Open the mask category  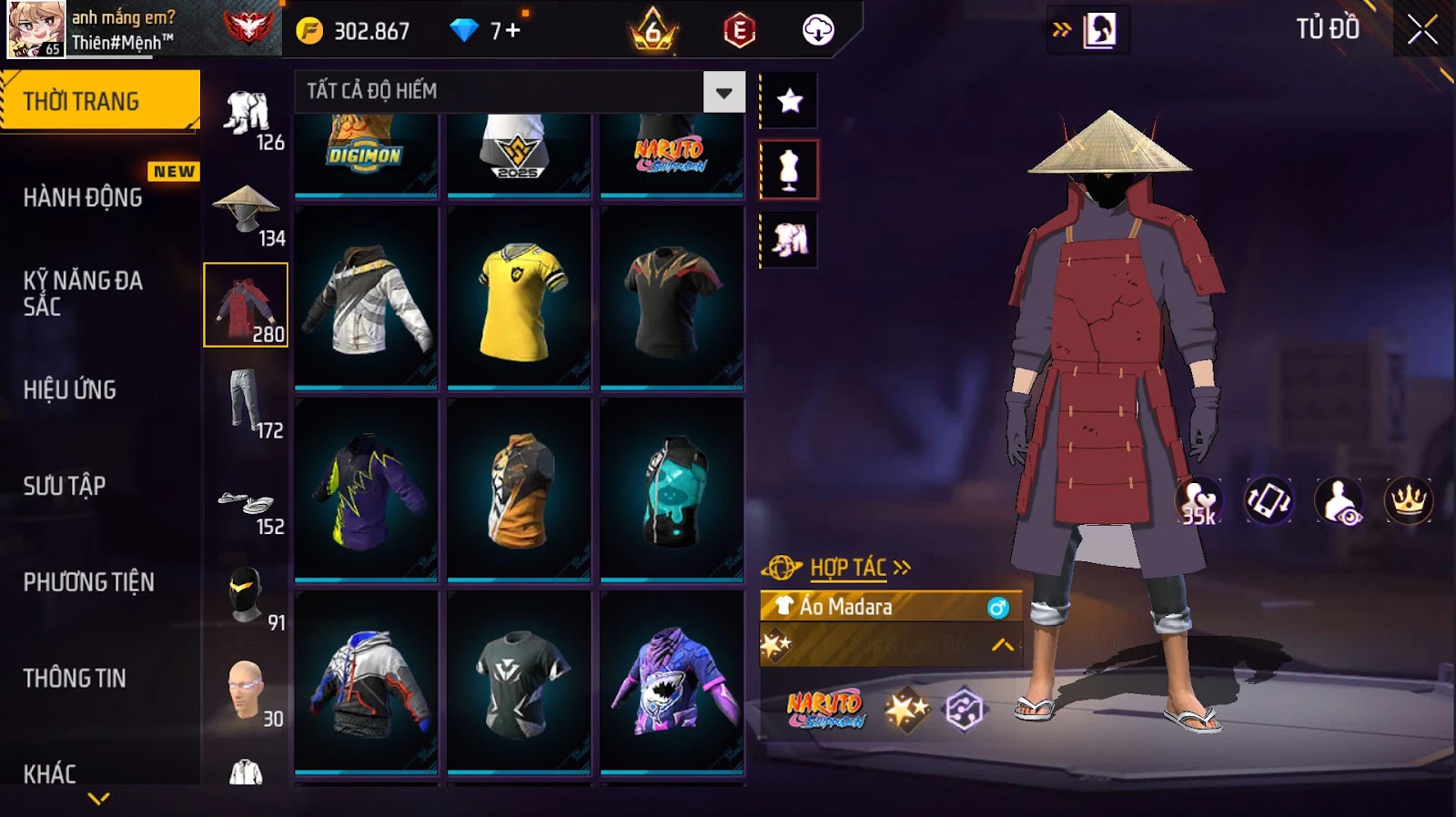(x=246, y=596)
